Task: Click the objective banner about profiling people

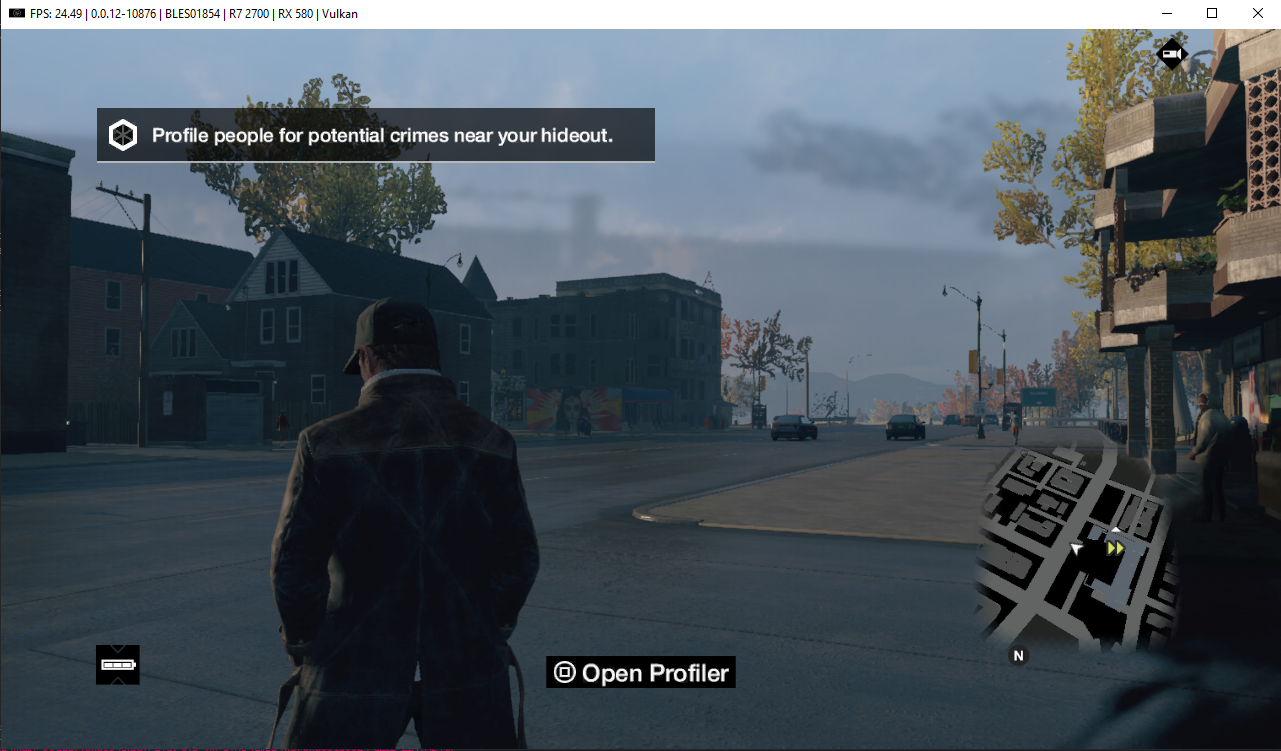Action: click(x=375, y=134)
